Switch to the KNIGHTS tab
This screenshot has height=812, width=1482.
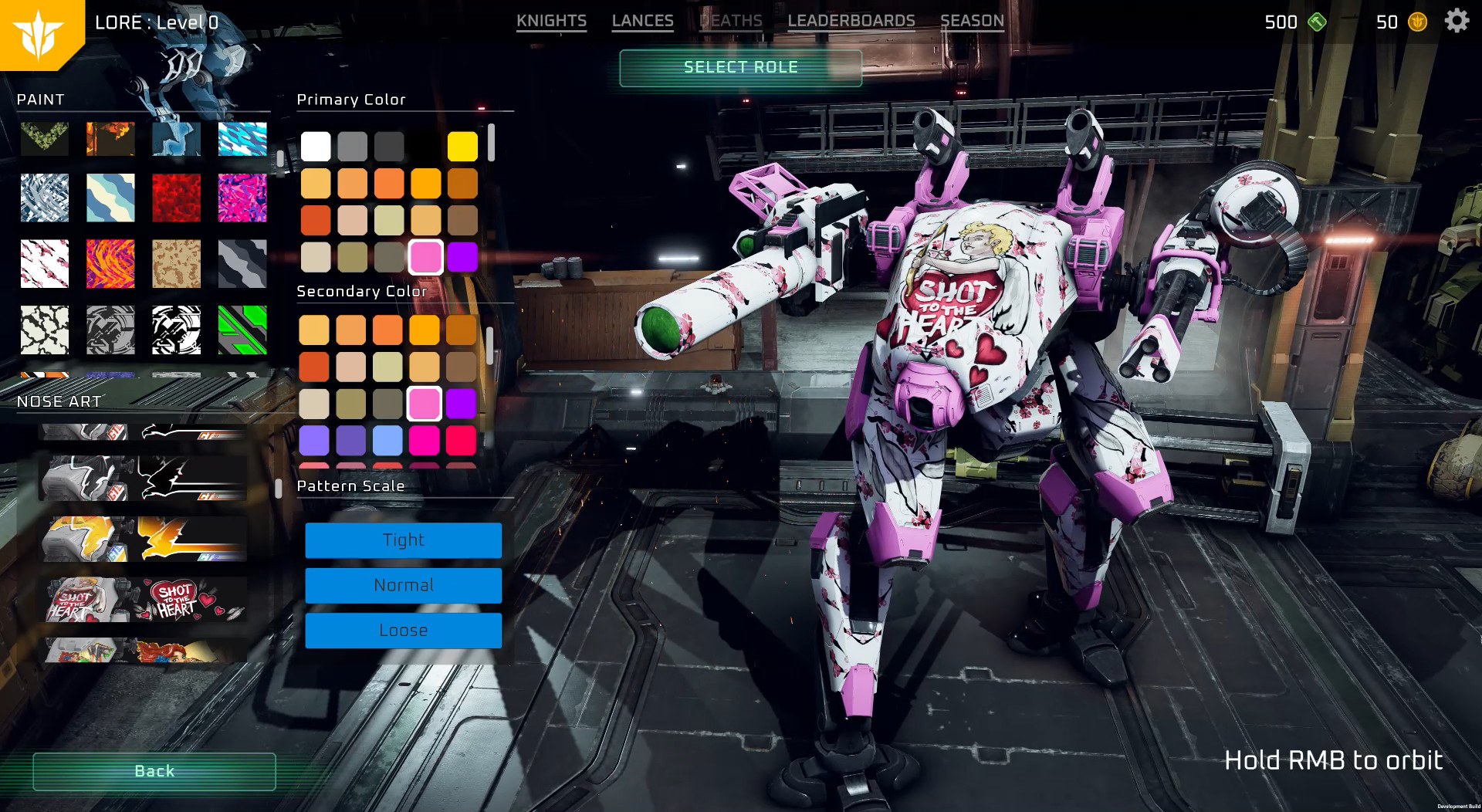click(552, 21)
